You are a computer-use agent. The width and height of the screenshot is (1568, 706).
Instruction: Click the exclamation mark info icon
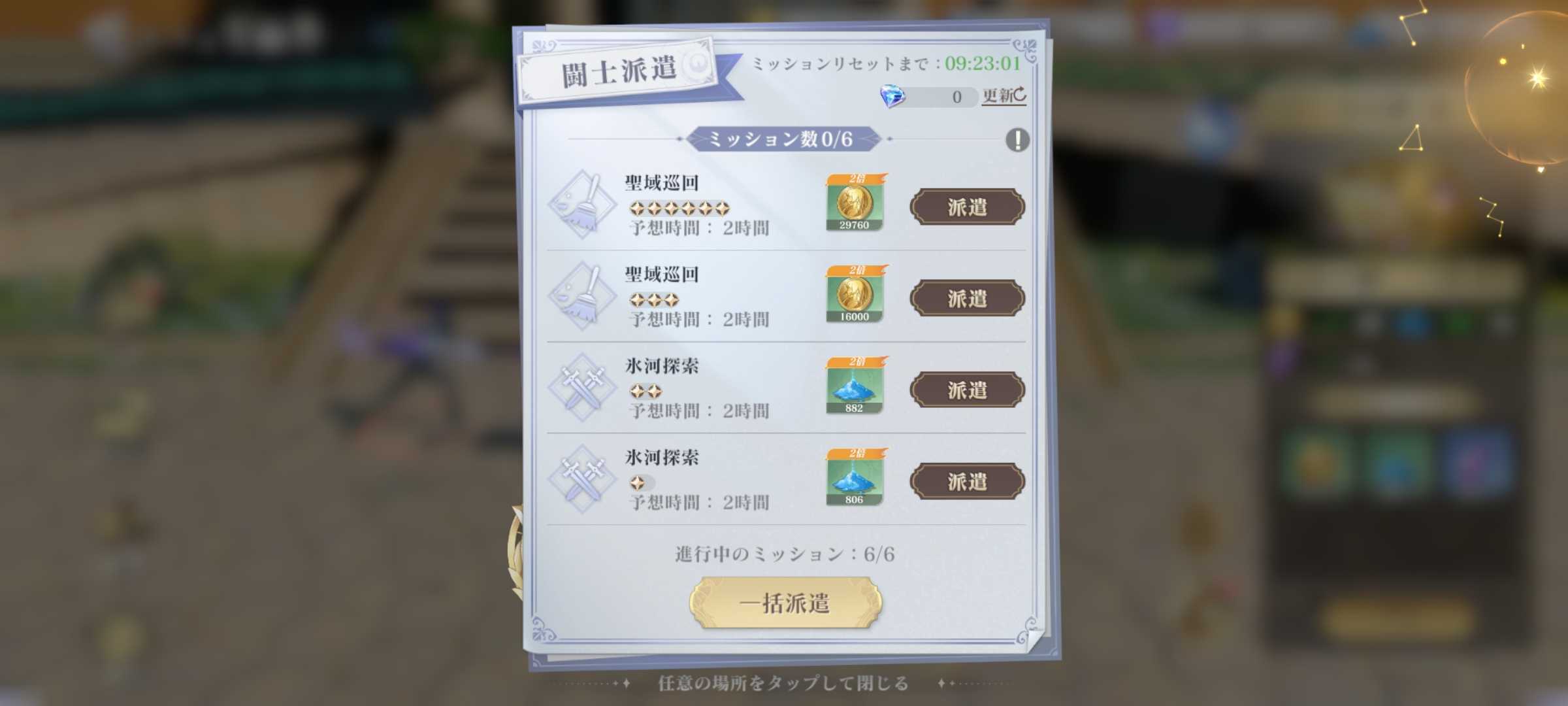[x=1017, y=139]
